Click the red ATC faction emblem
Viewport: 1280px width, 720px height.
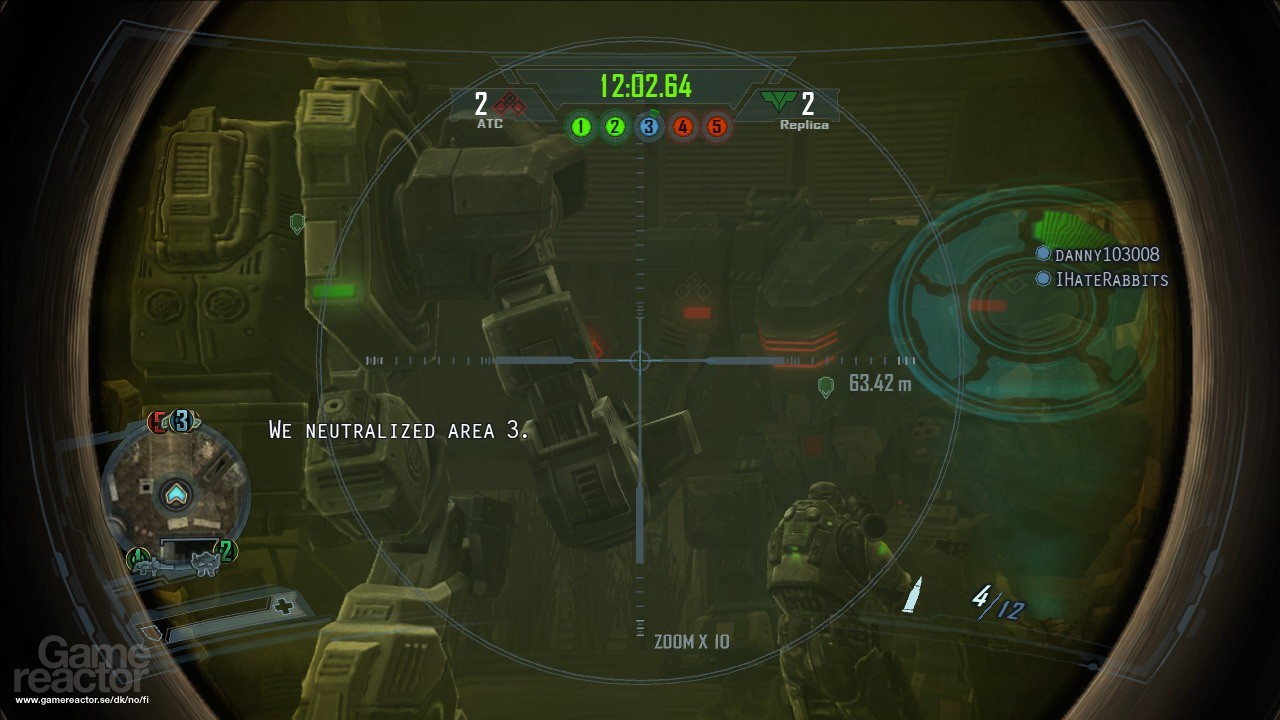510,104
